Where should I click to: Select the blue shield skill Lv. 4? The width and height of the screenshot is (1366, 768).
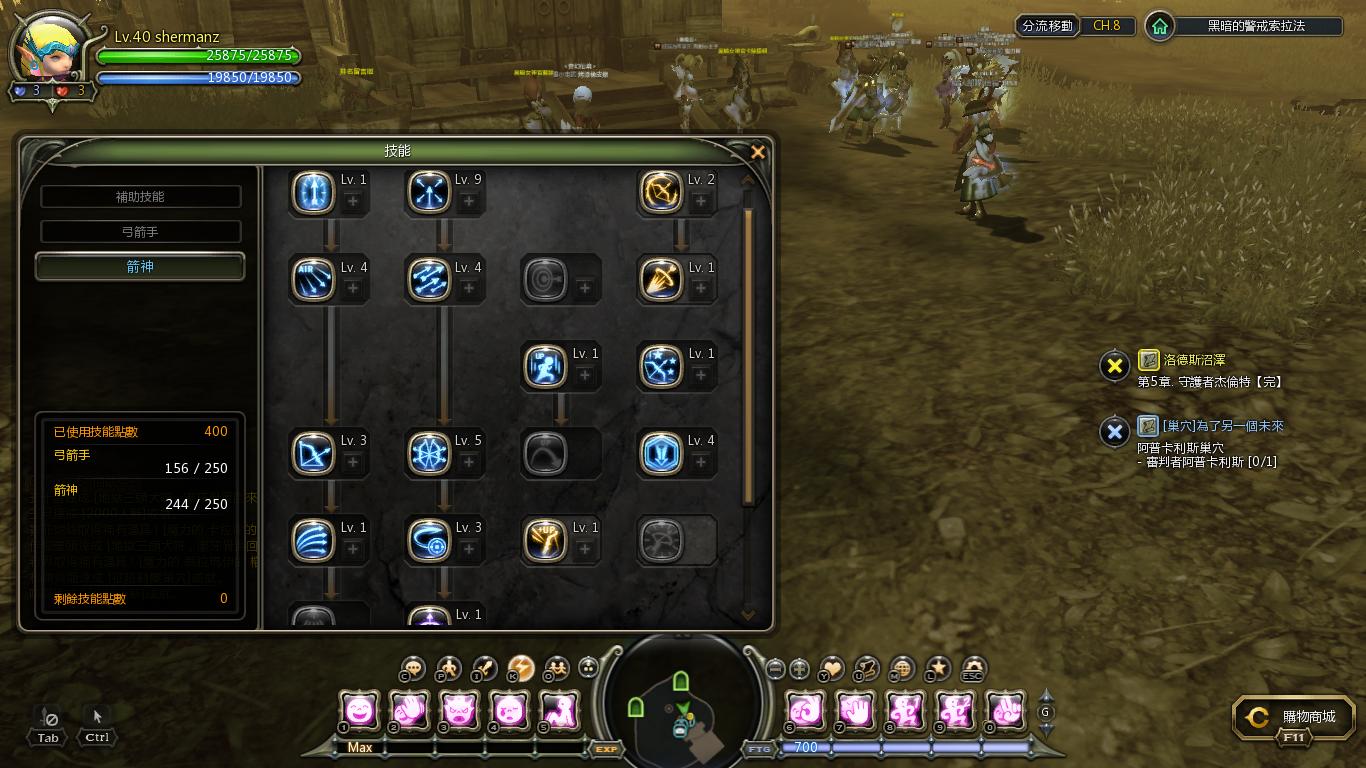point(662,453)
